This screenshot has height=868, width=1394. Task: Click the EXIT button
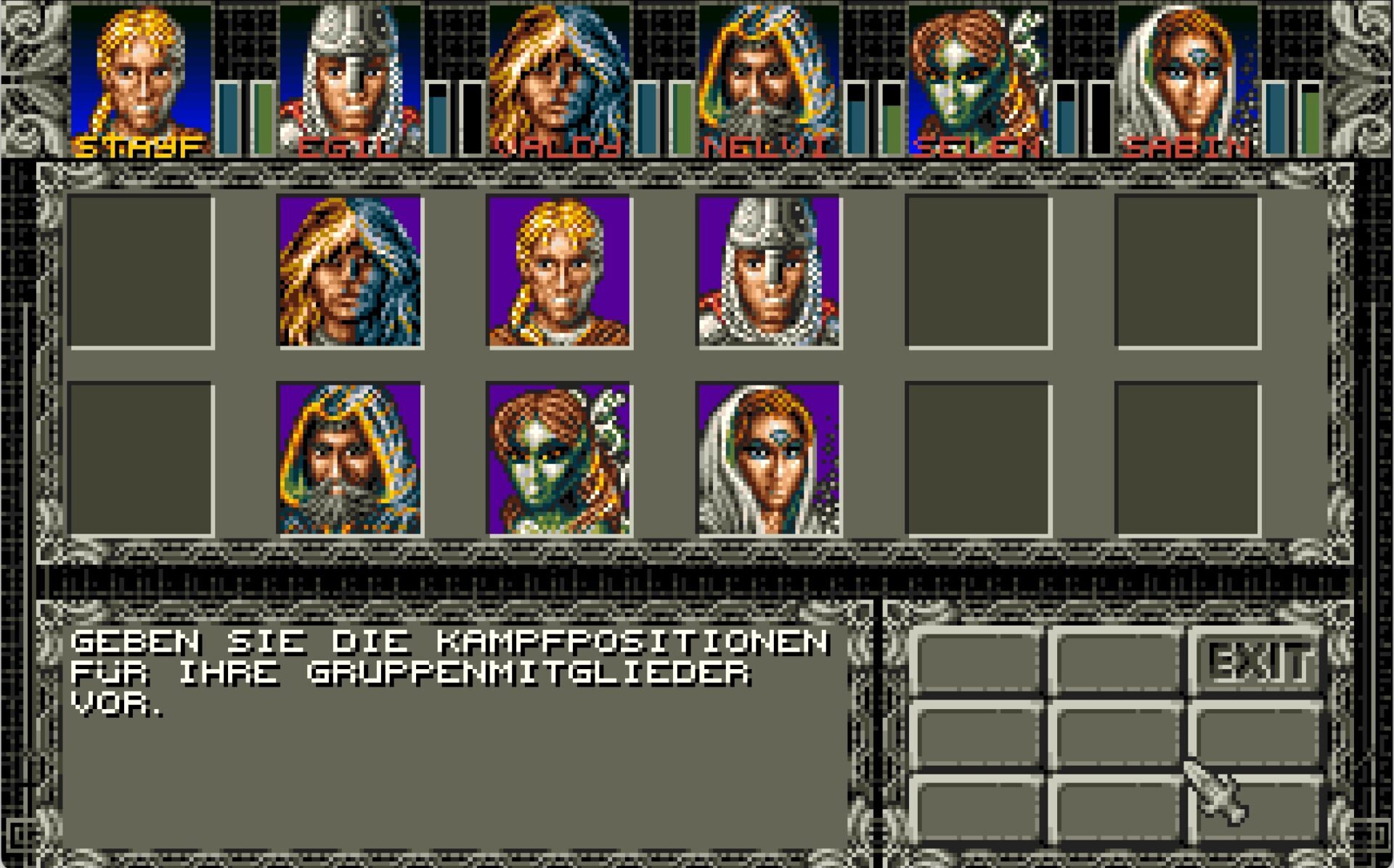pos(1258,661)
